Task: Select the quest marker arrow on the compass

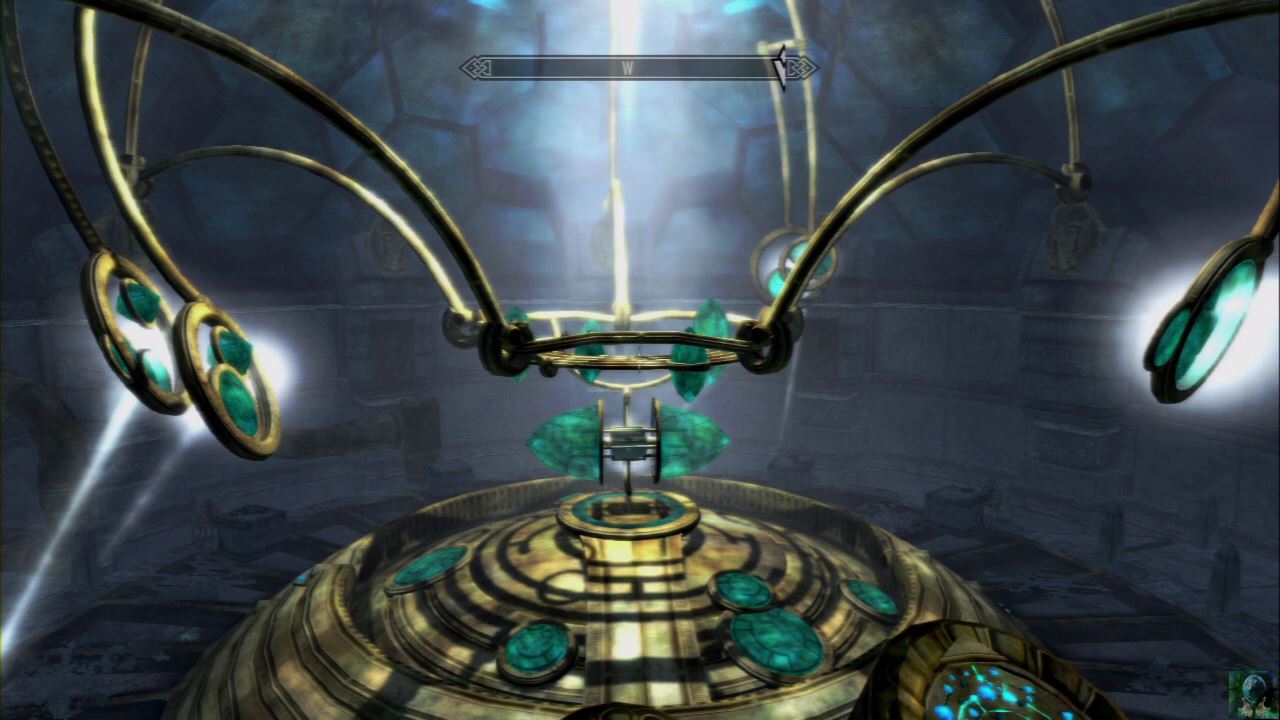Action: 779,66
